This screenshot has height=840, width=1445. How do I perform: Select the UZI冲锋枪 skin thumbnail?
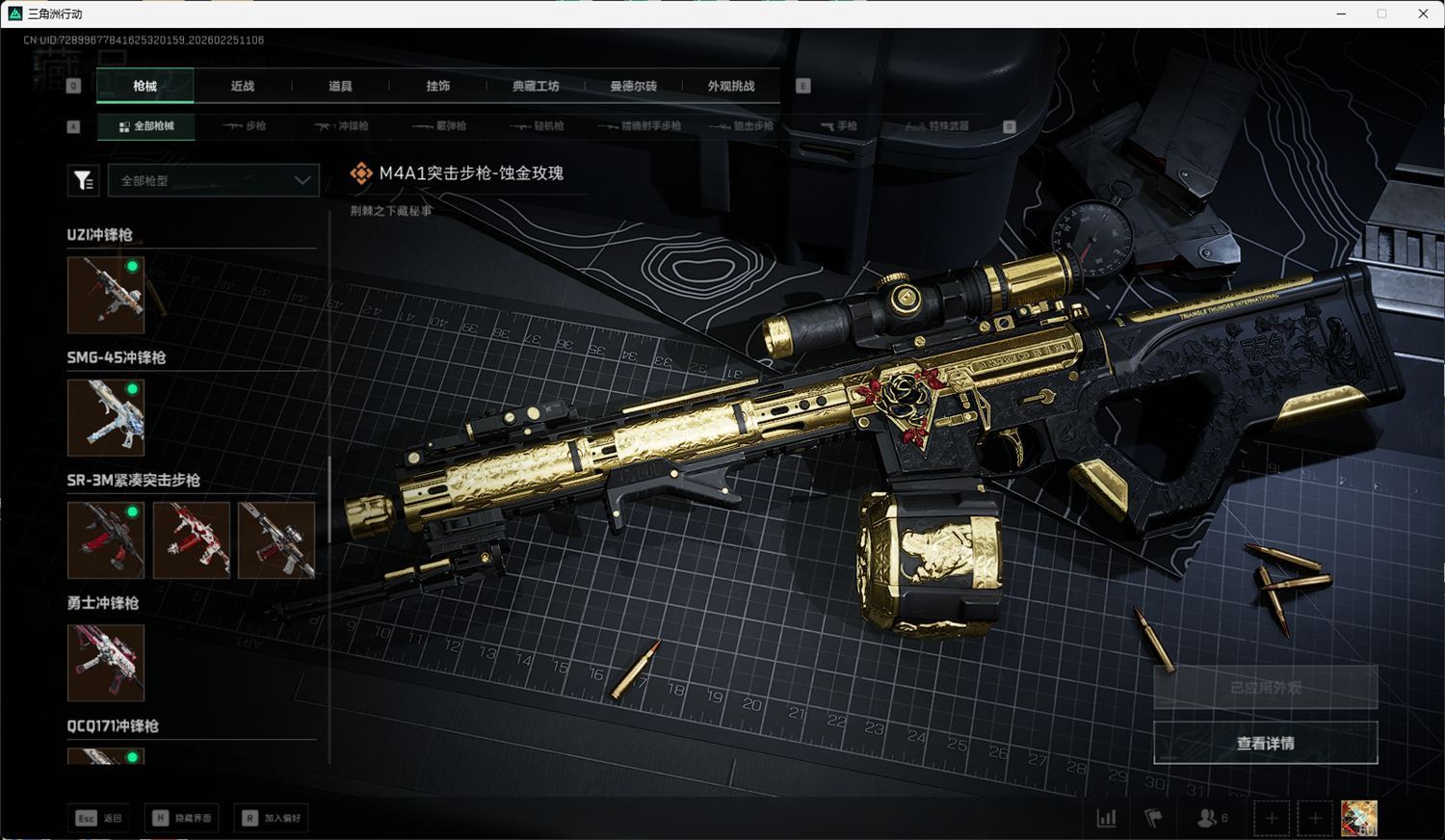click(106, 295)
